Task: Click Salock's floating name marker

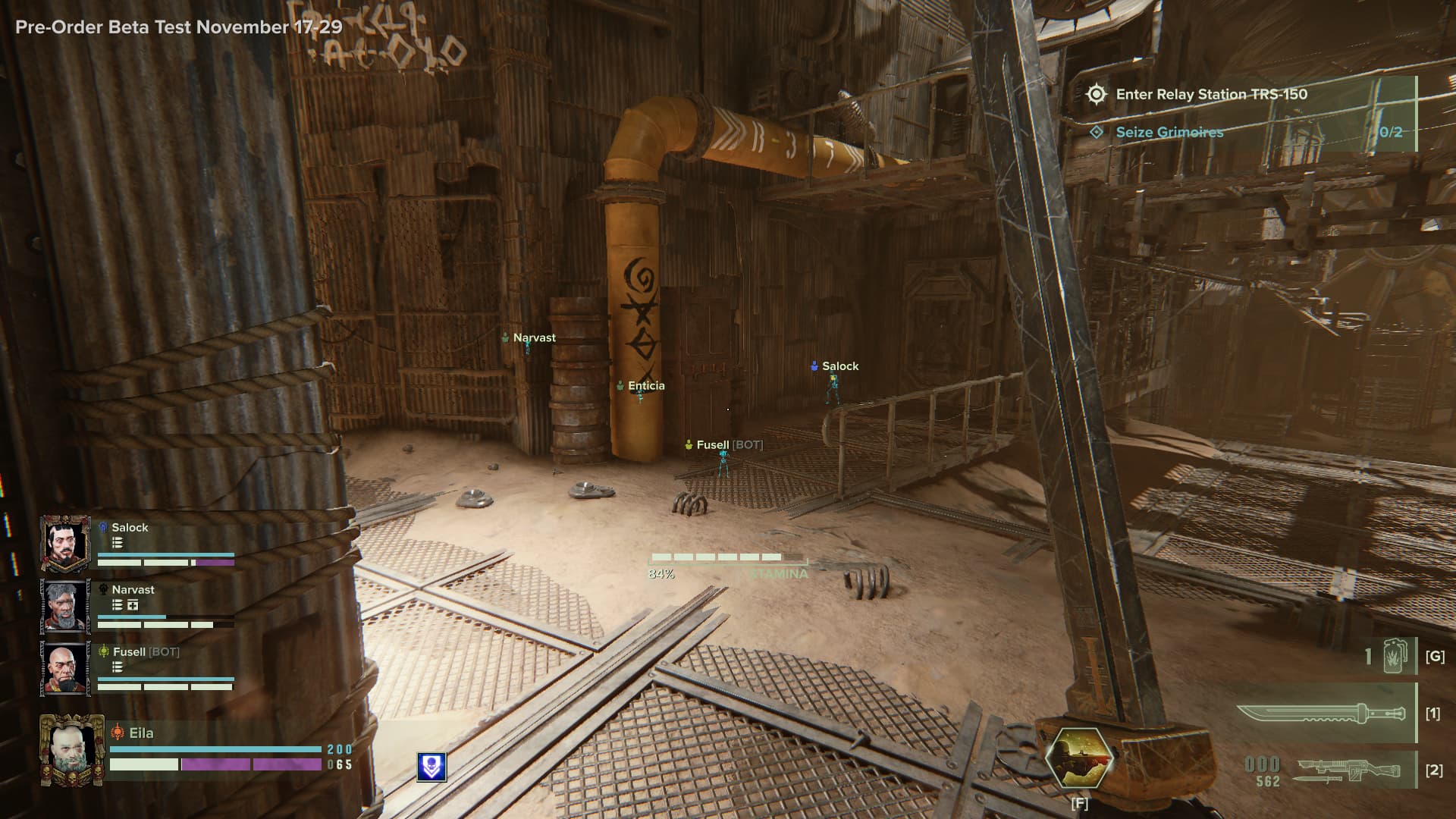Action: 839,366
